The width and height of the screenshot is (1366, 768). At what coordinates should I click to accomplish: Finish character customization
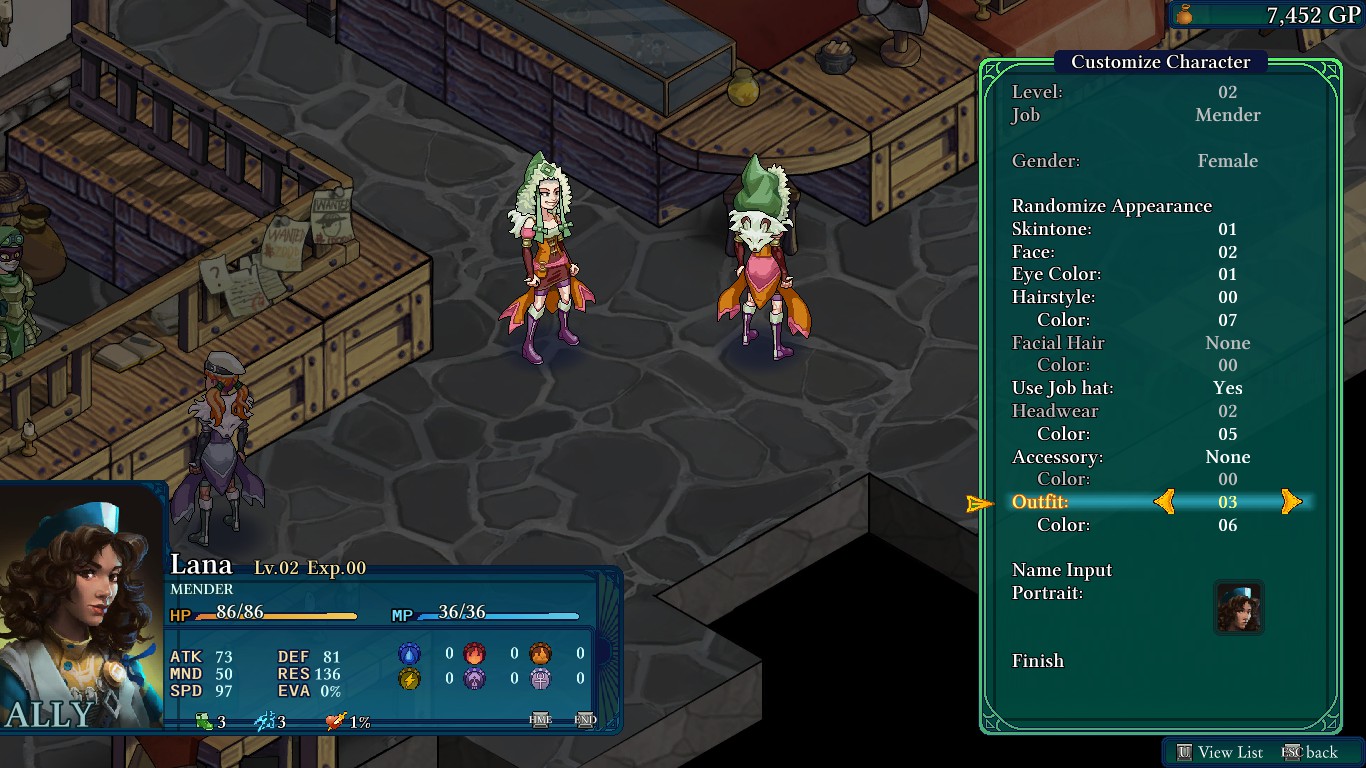[1038, 661]
